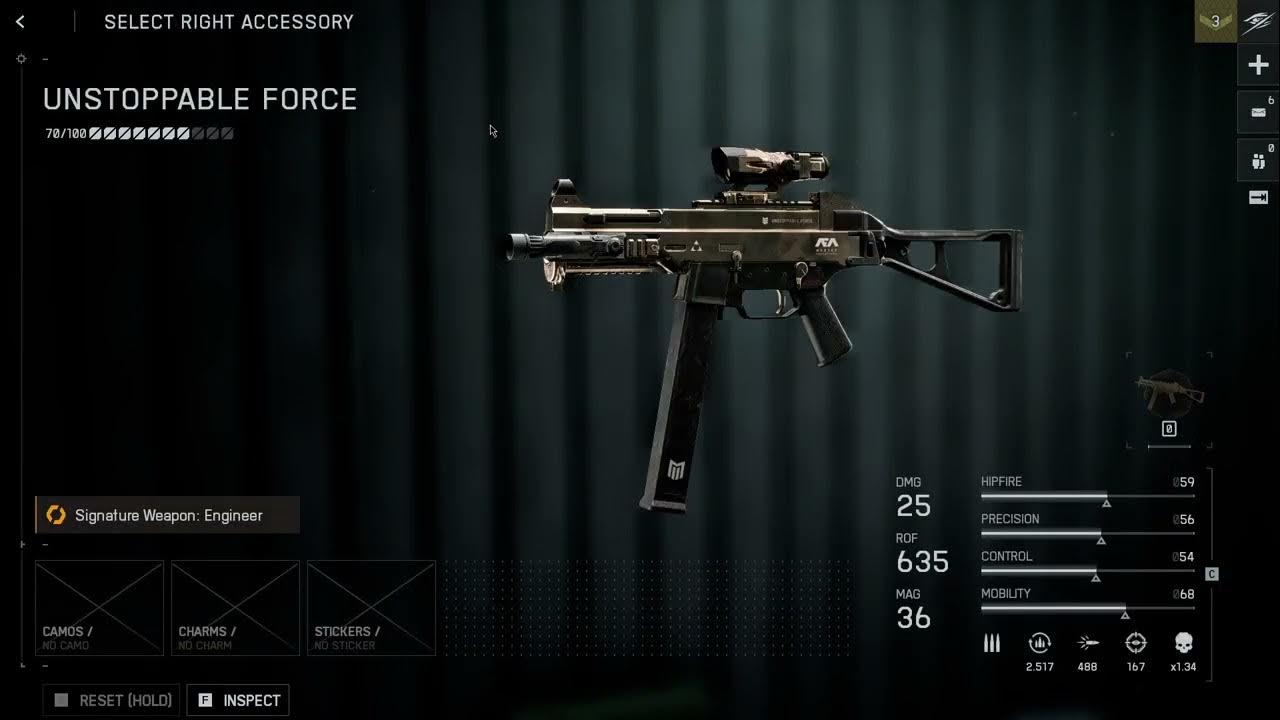The width and height of the screenshot is (1280, 720).
Task: Open the mail inbox icon showing 6 notifications
Action: [1257, 112]
